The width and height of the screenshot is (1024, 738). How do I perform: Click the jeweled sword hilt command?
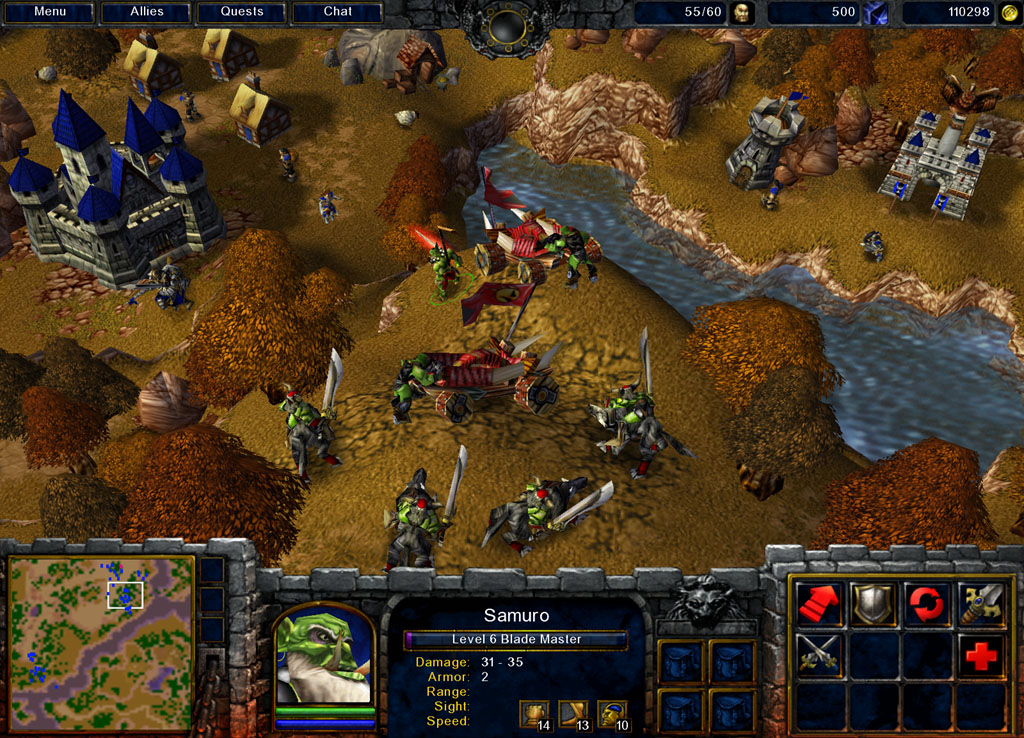[x=980, y=604]
